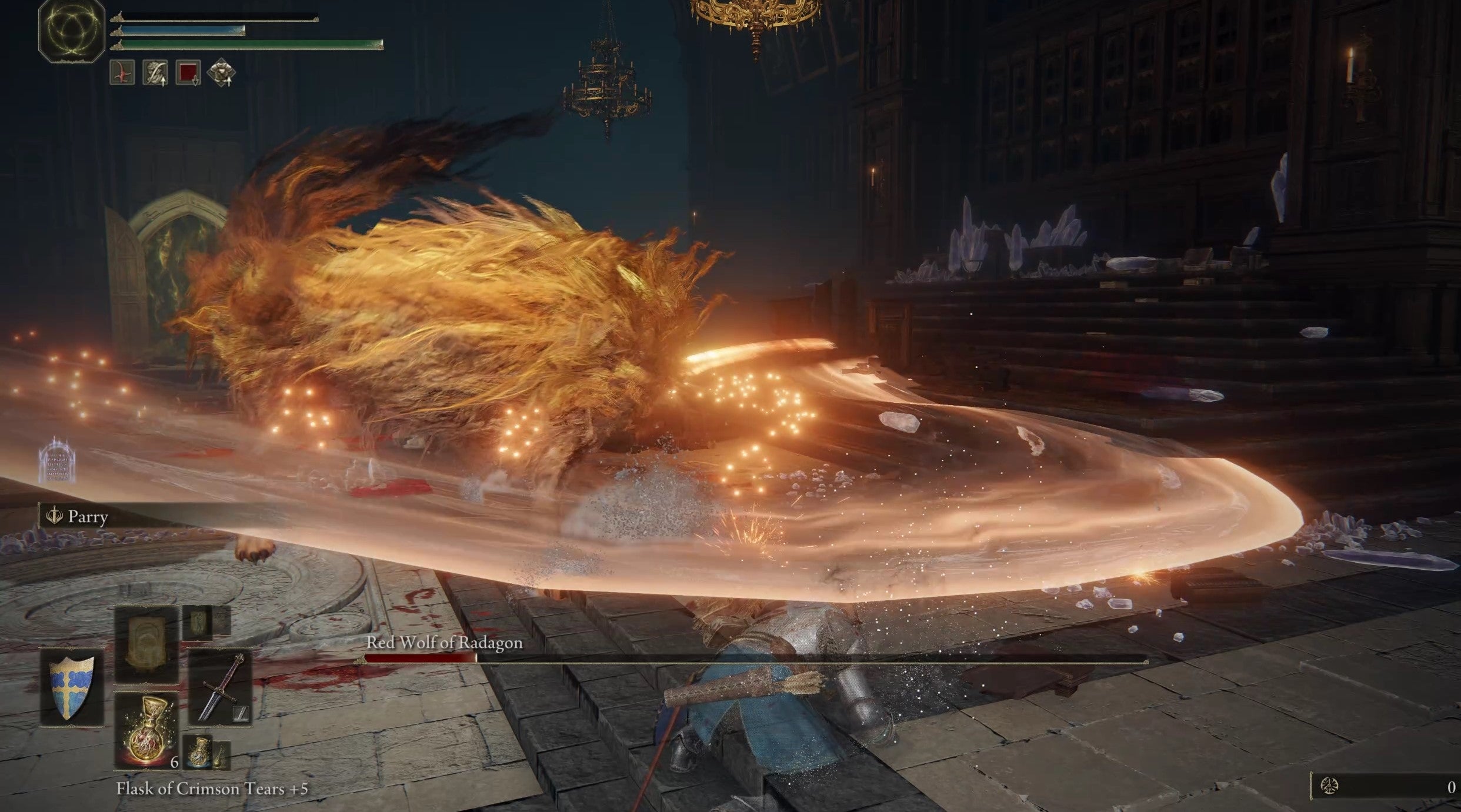This screenshot has width=1461, height=812.
Task: Click the flask count number 6
Action: 175,762
